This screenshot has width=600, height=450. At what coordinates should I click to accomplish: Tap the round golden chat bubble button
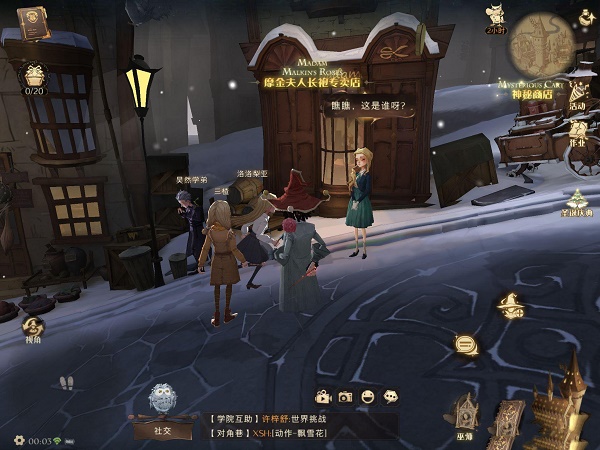465,344
